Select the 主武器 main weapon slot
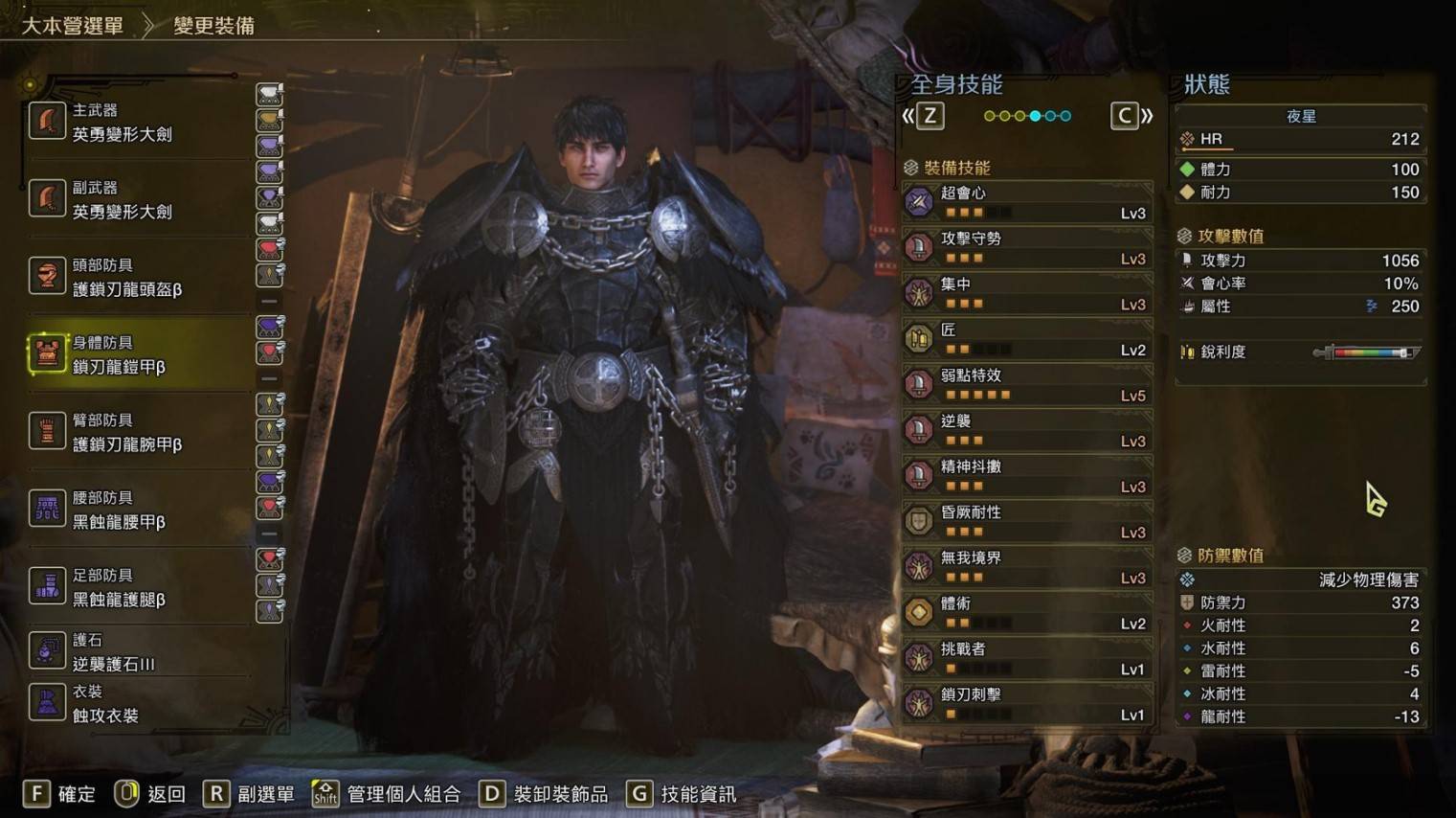Image resolution: width=1456 pixels, height=818 pixels. coord(139,123)
